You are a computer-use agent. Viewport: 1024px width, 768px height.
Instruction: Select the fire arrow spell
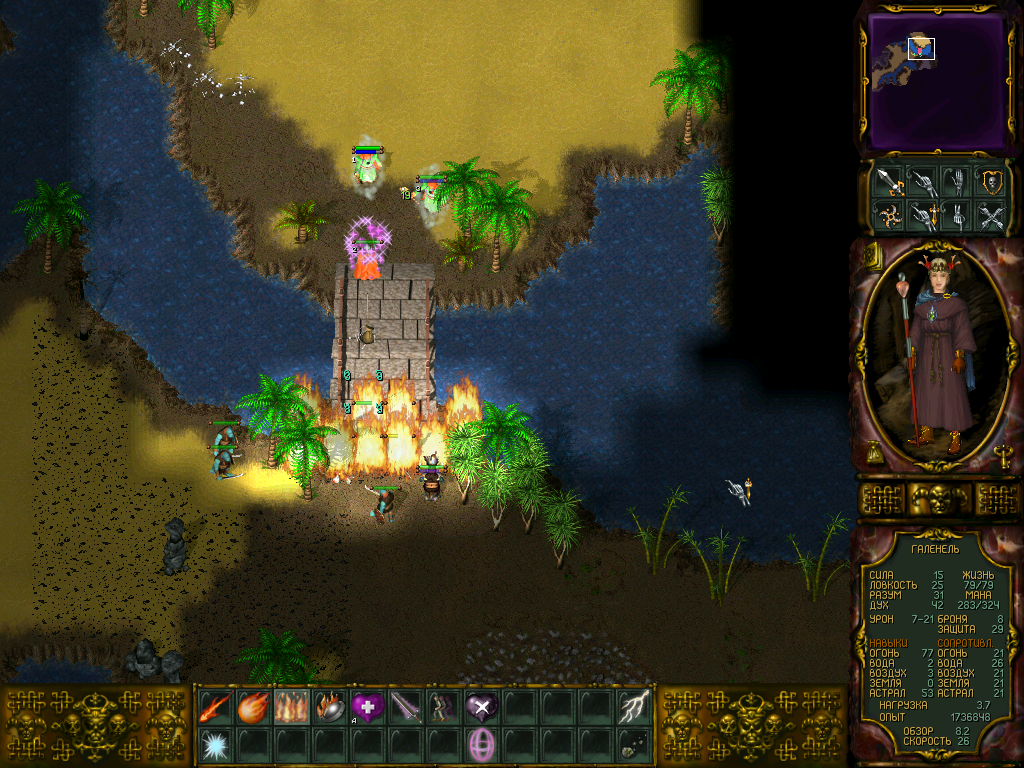pos(215,707)
